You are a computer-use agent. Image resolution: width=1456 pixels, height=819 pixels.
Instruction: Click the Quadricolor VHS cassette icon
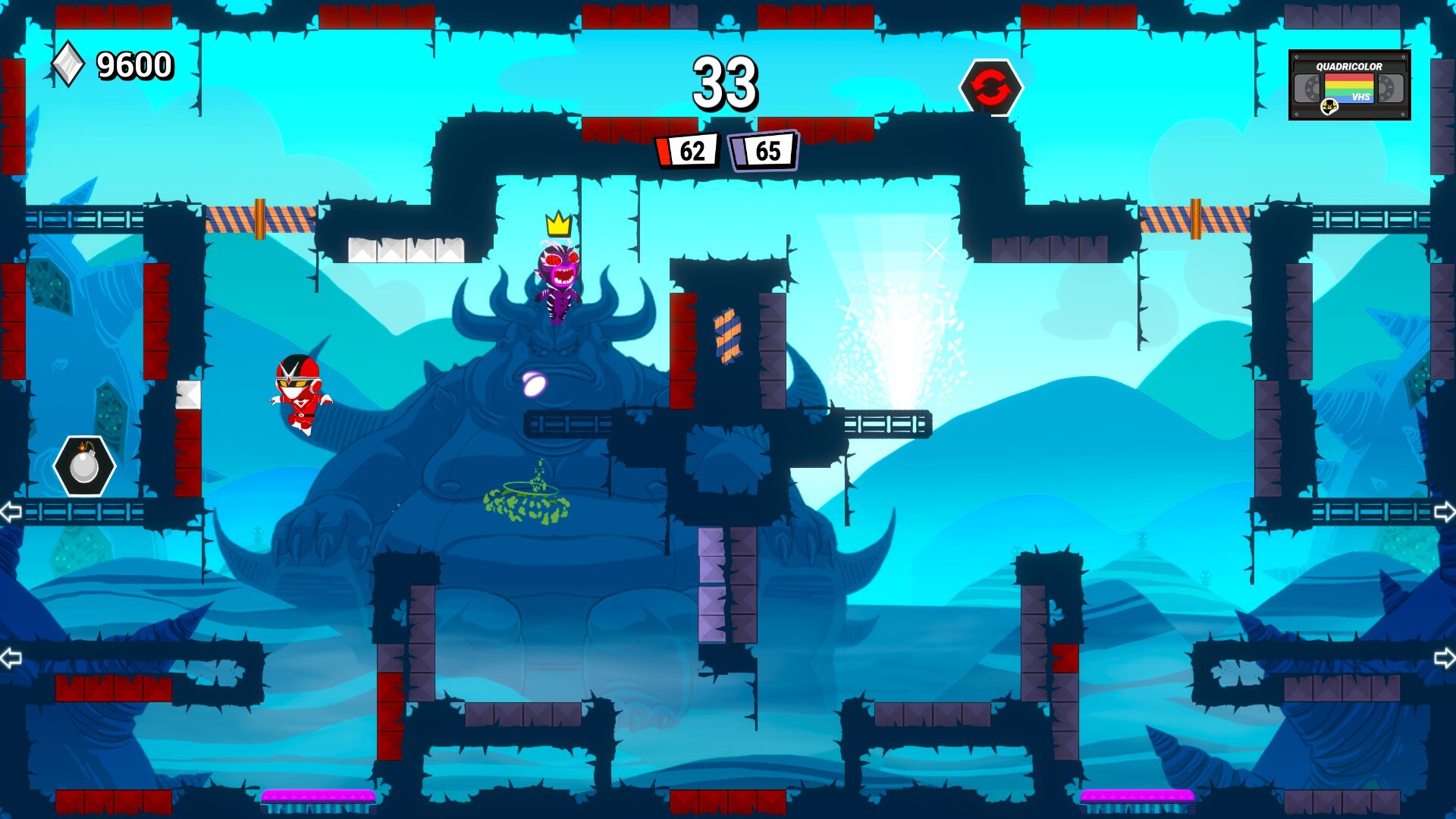[1349, 85]
